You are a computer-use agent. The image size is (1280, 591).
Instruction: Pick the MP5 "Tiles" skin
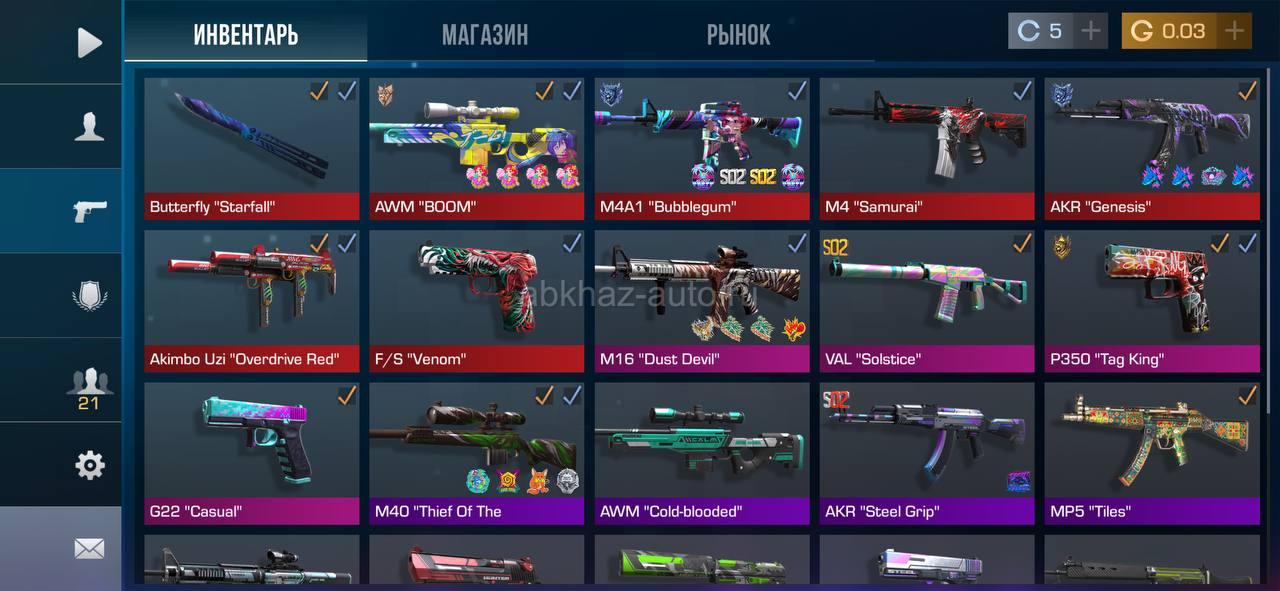tap(1151, 452)
